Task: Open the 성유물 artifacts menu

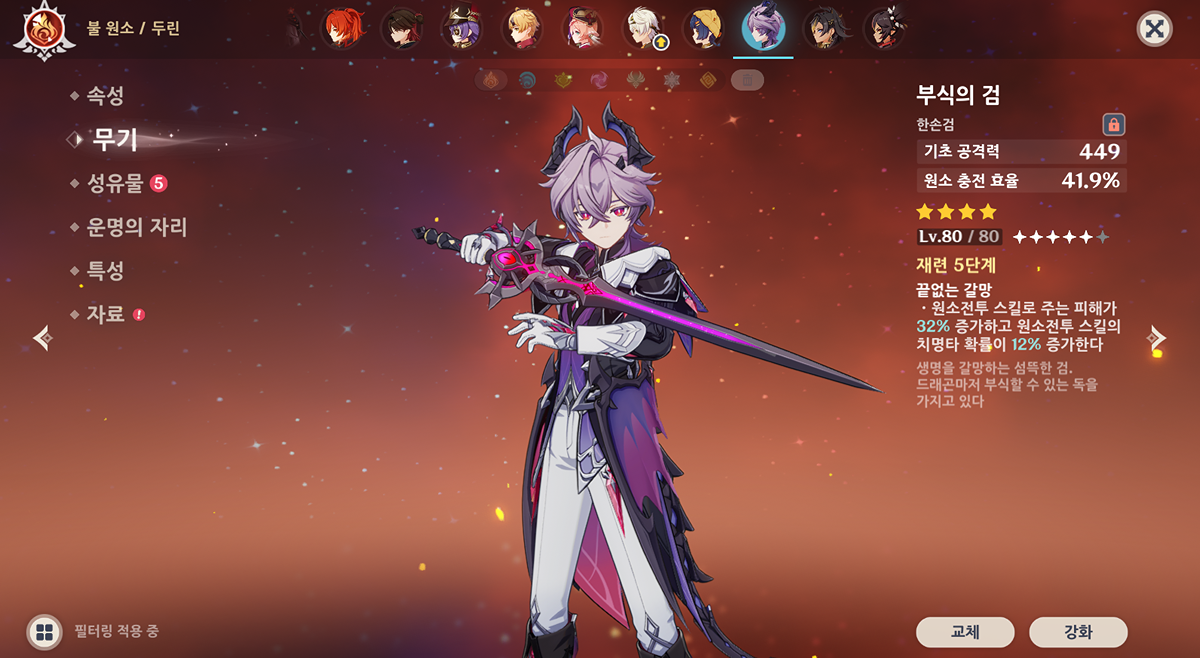Action: [x=114, y=183]
